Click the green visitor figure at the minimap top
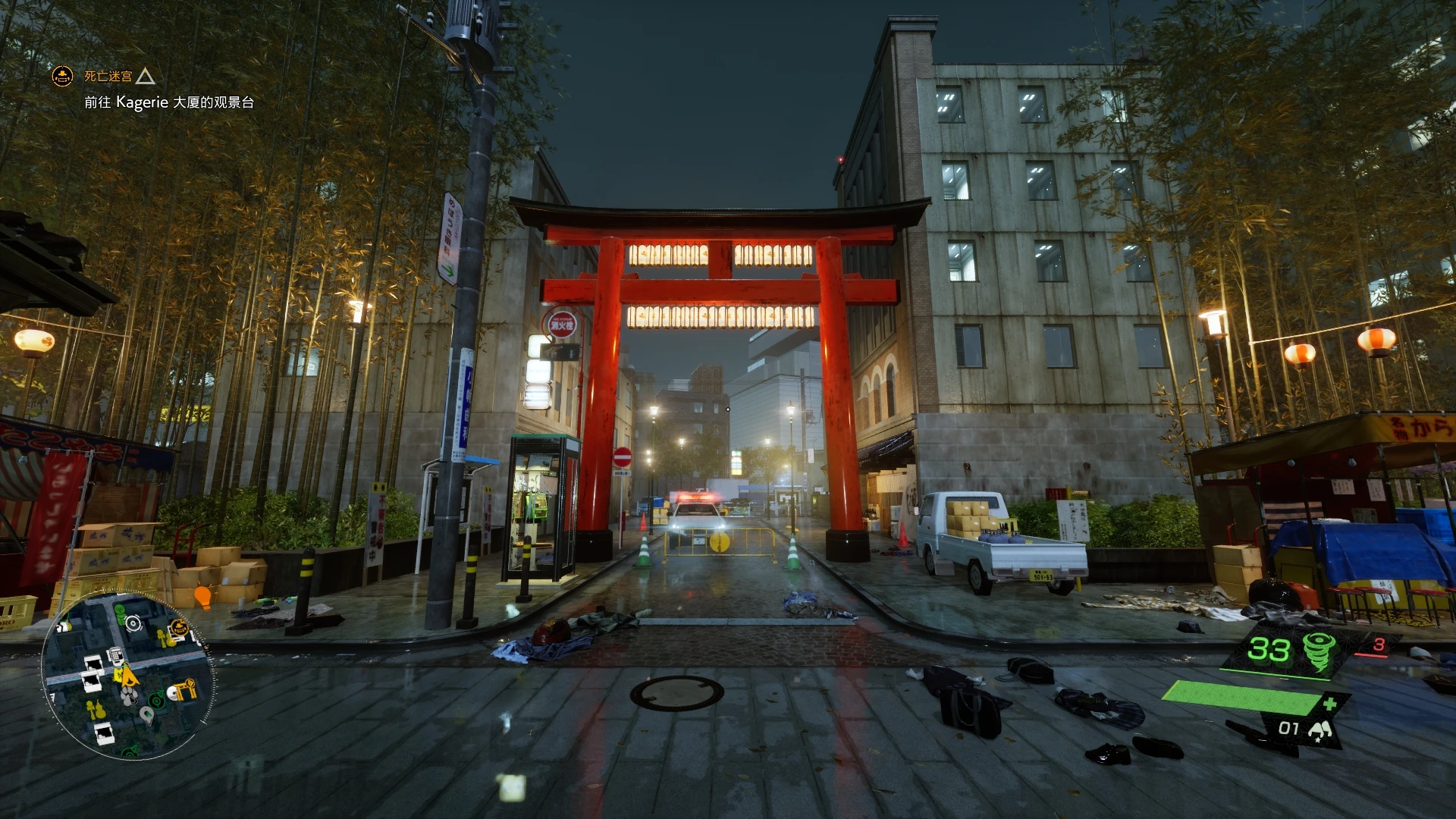The image size is (1456, 819). (x=119, y=613)
